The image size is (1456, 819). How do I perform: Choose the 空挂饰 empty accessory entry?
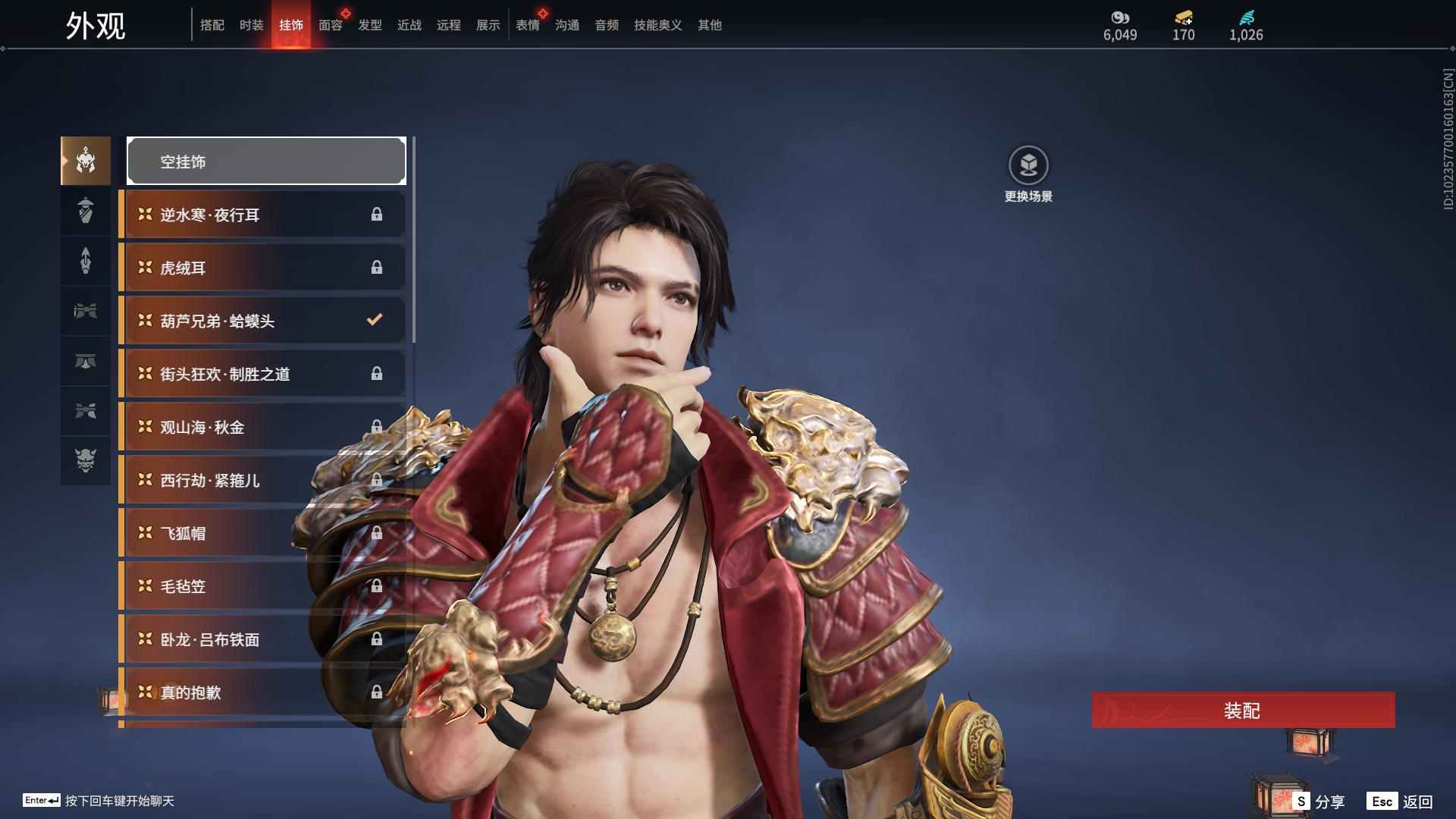point(266,161)
